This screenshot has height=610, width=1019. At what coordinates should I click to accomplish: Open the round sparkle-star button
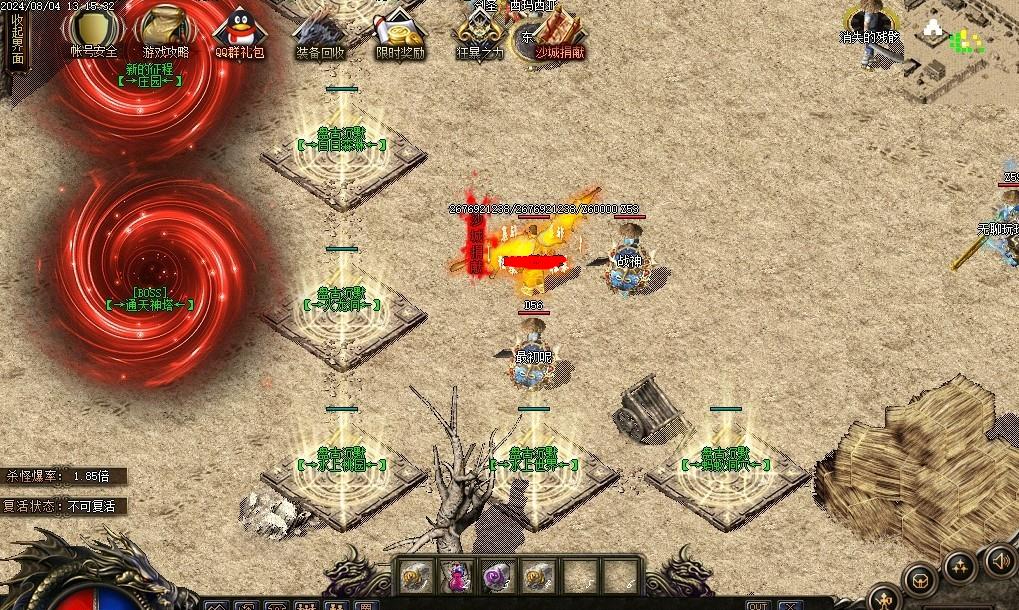(960, 567)
